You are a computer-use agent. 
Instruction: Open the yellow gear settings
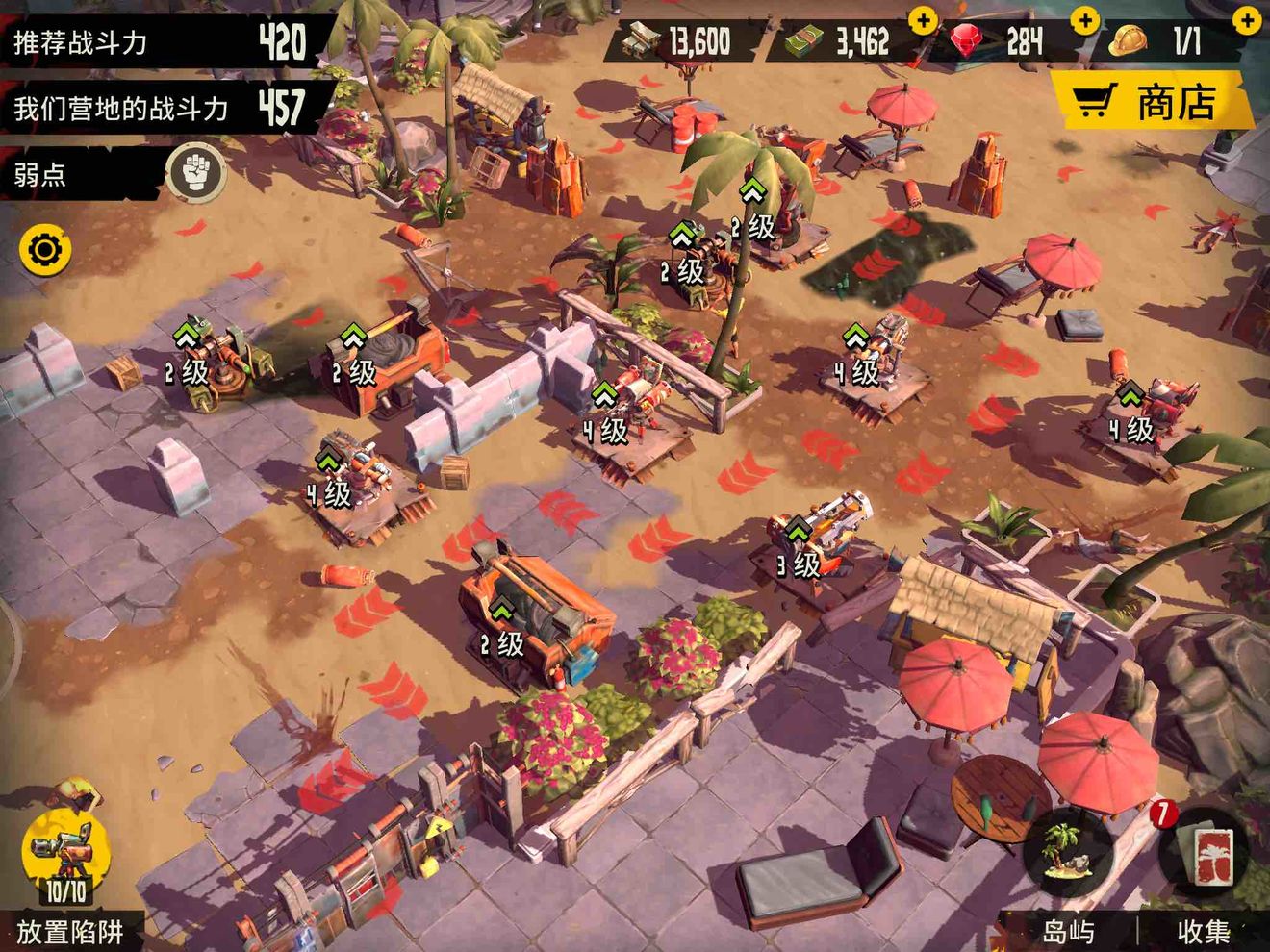[x=45, y=251]
